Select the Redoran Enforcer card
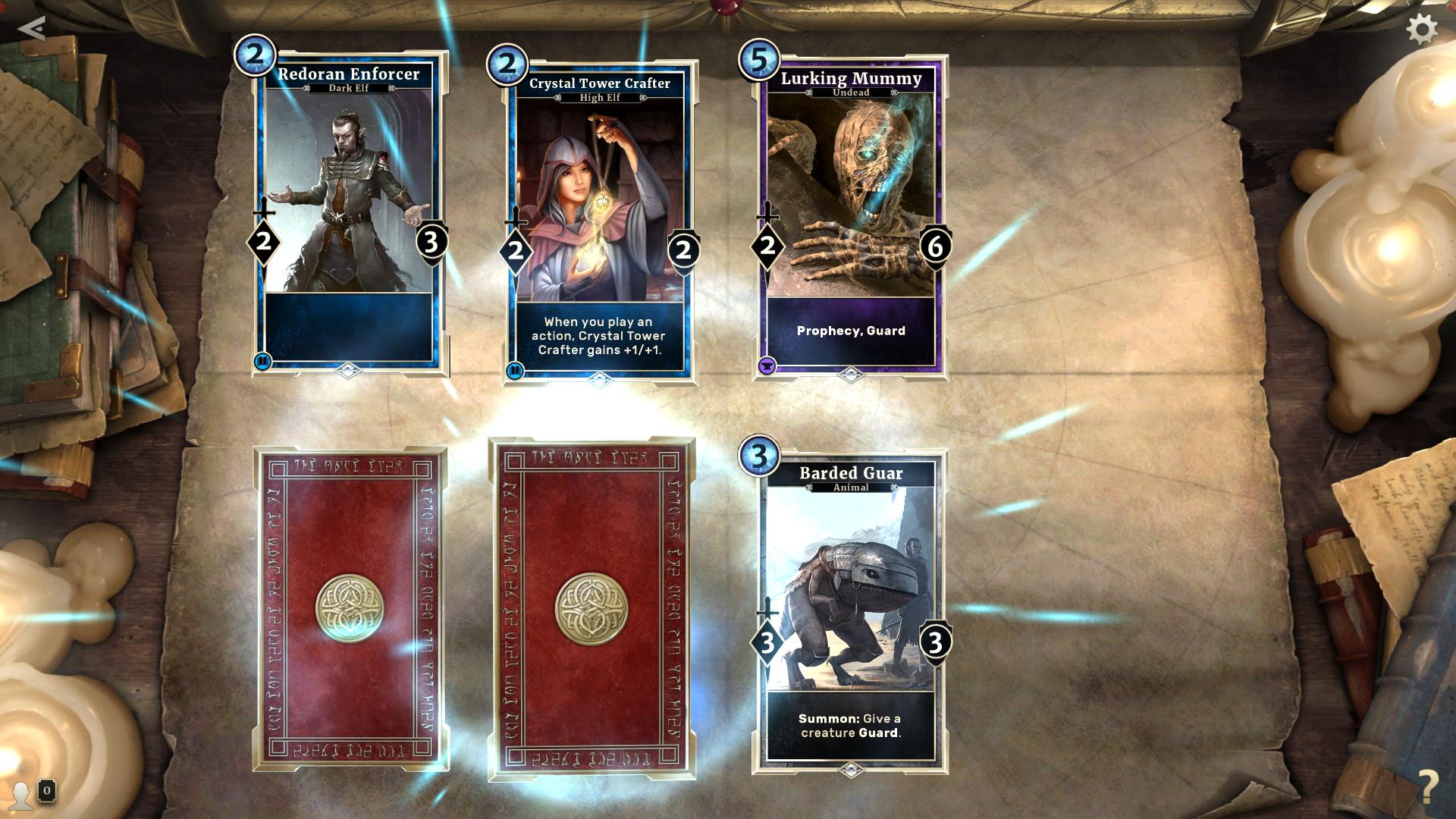Viewport: 1456px width, 819px height. coord(349,212)
